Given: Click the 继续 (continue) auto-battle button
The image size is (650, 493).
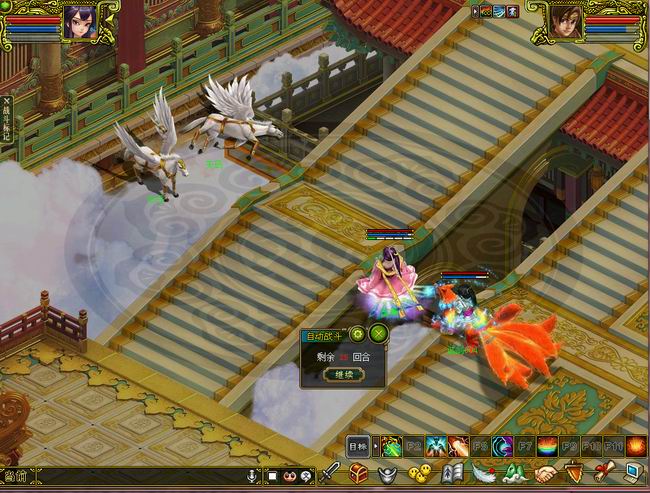Looking at the screenshot, I should pyautogui.click(x=342, y=375).
